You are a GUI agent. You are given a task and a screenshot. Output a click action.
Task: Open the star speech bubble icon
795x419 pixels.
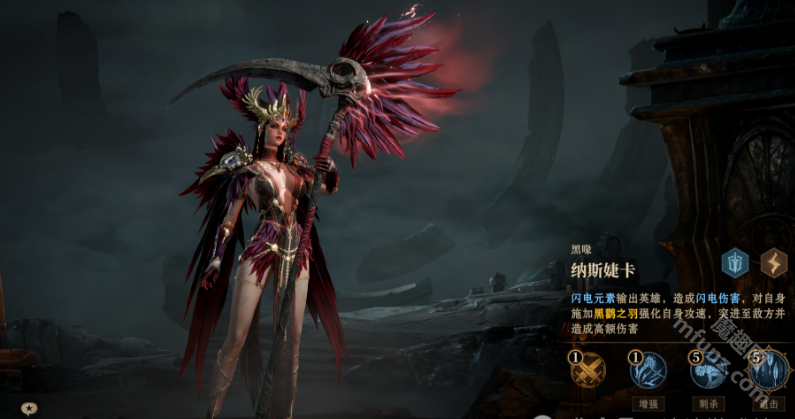[29, 408]
